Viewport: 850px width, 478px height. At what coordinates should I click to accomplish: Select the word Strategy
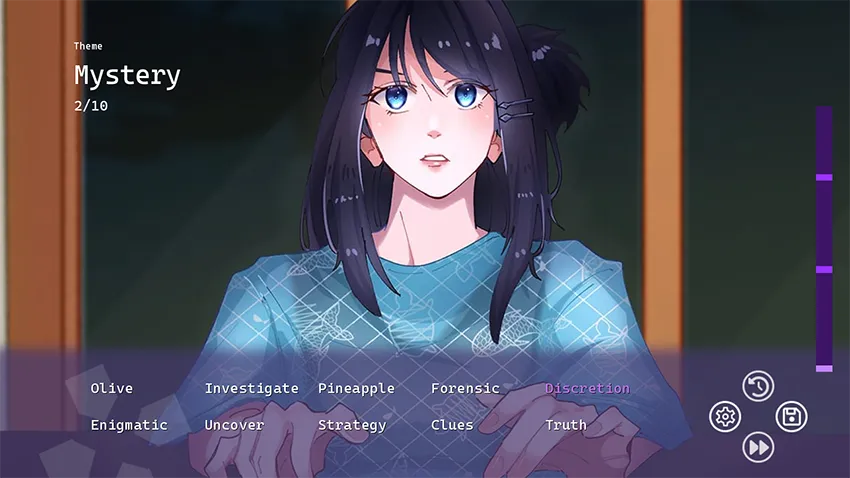pos(352,425)
